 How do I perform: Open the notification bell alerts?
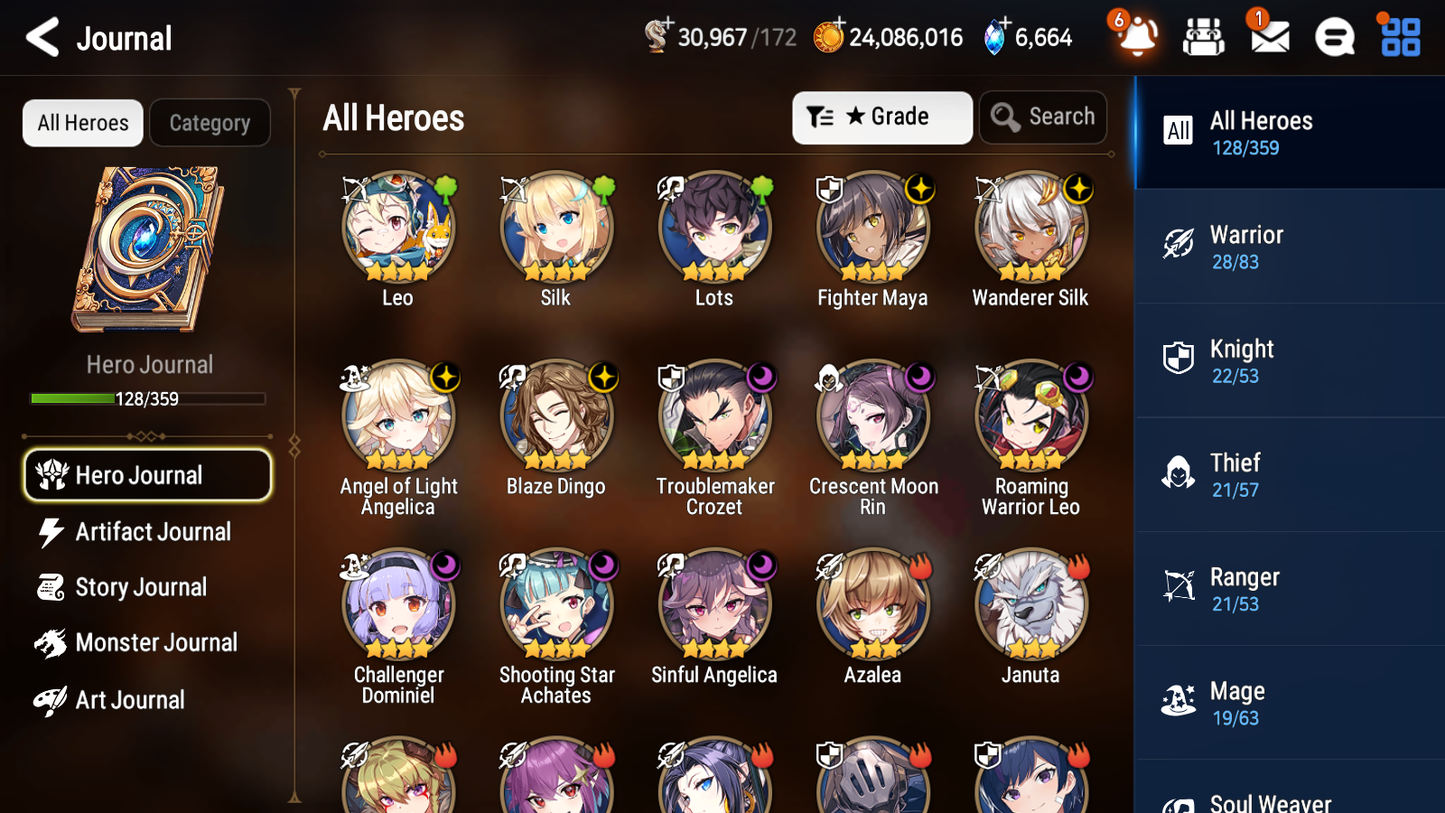(x=1136, y=36)
